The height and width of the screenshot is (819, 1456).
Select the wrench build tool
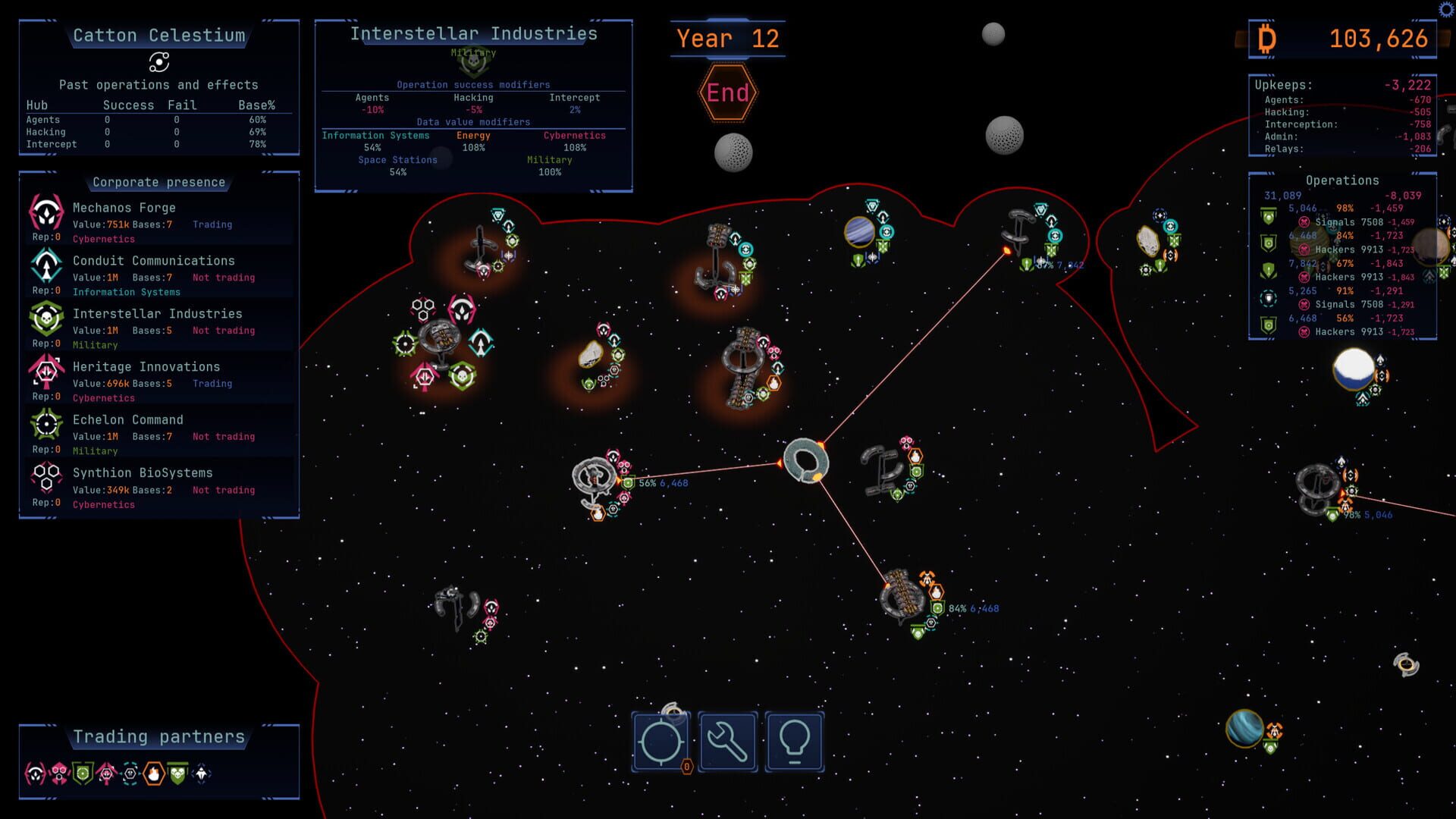click(x=727, y=741)
